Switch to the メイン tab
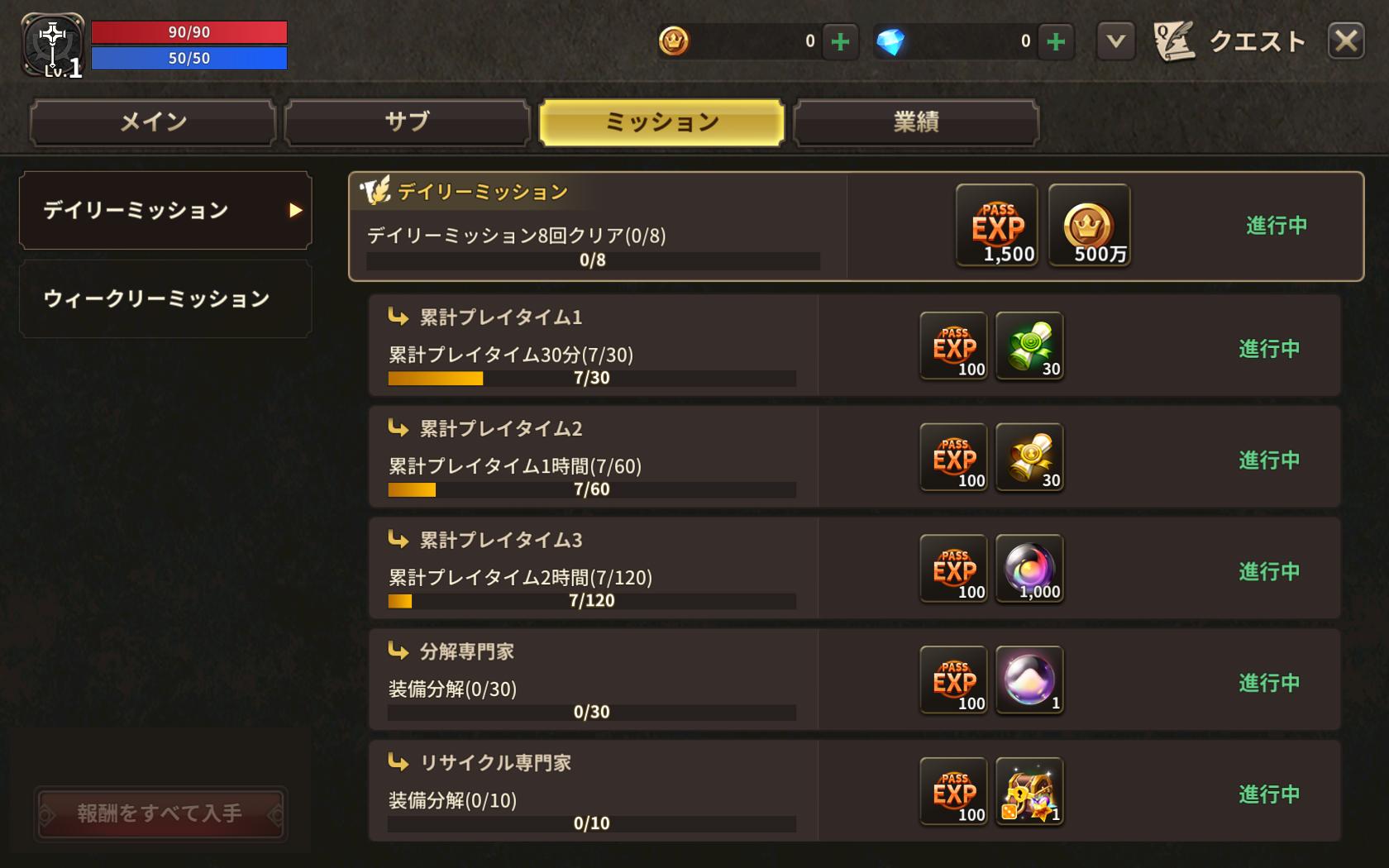Screen dimensions: 1389x868 point(153,122)
